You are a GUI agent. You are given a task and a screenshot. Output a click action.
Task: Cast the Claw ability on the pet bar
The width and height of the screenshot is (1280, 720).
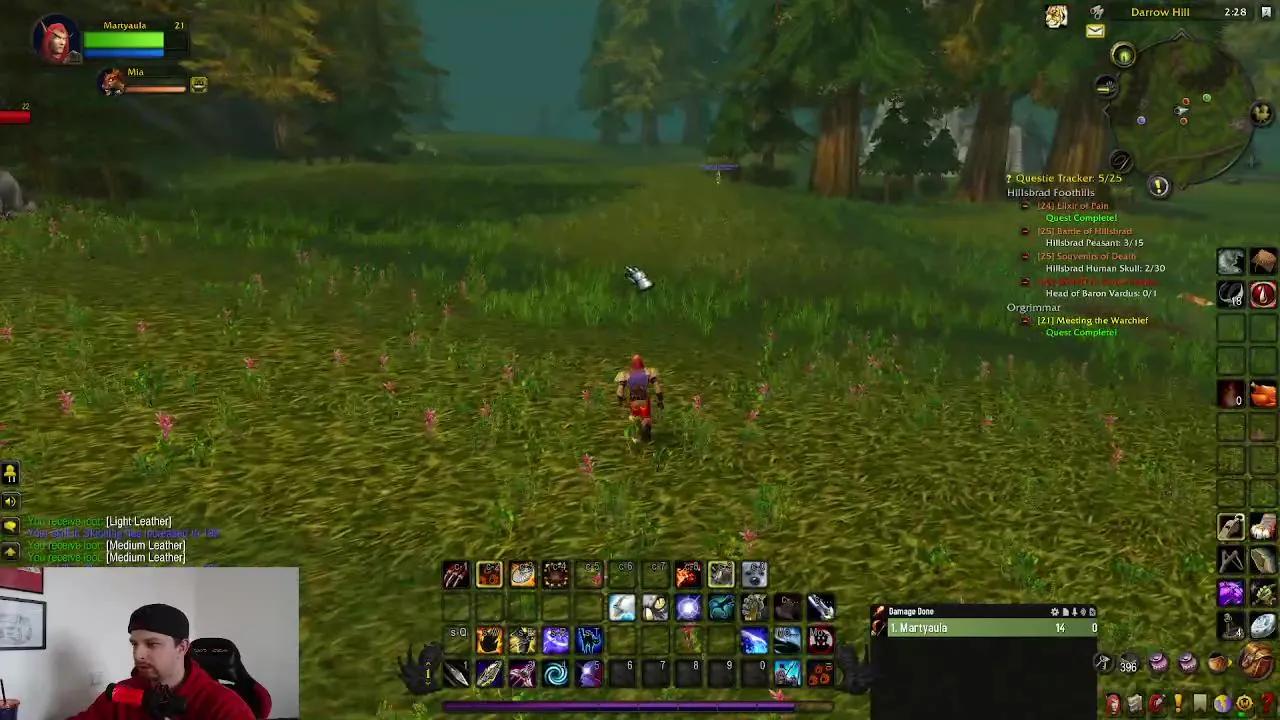click(456, 573)
